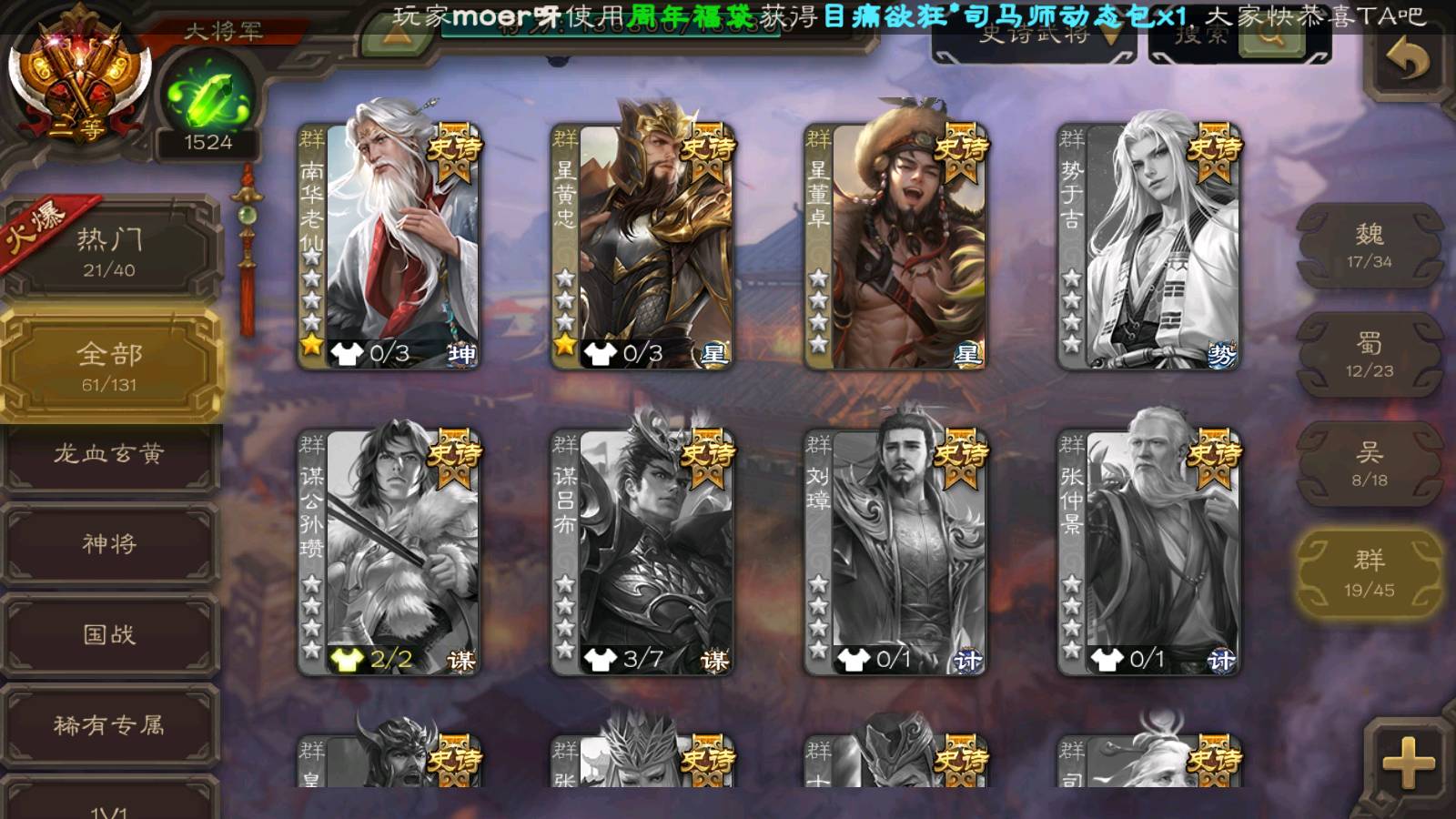Go back with the return arrow
The width and height of the screenshot is (1456, 819).
1407,60
